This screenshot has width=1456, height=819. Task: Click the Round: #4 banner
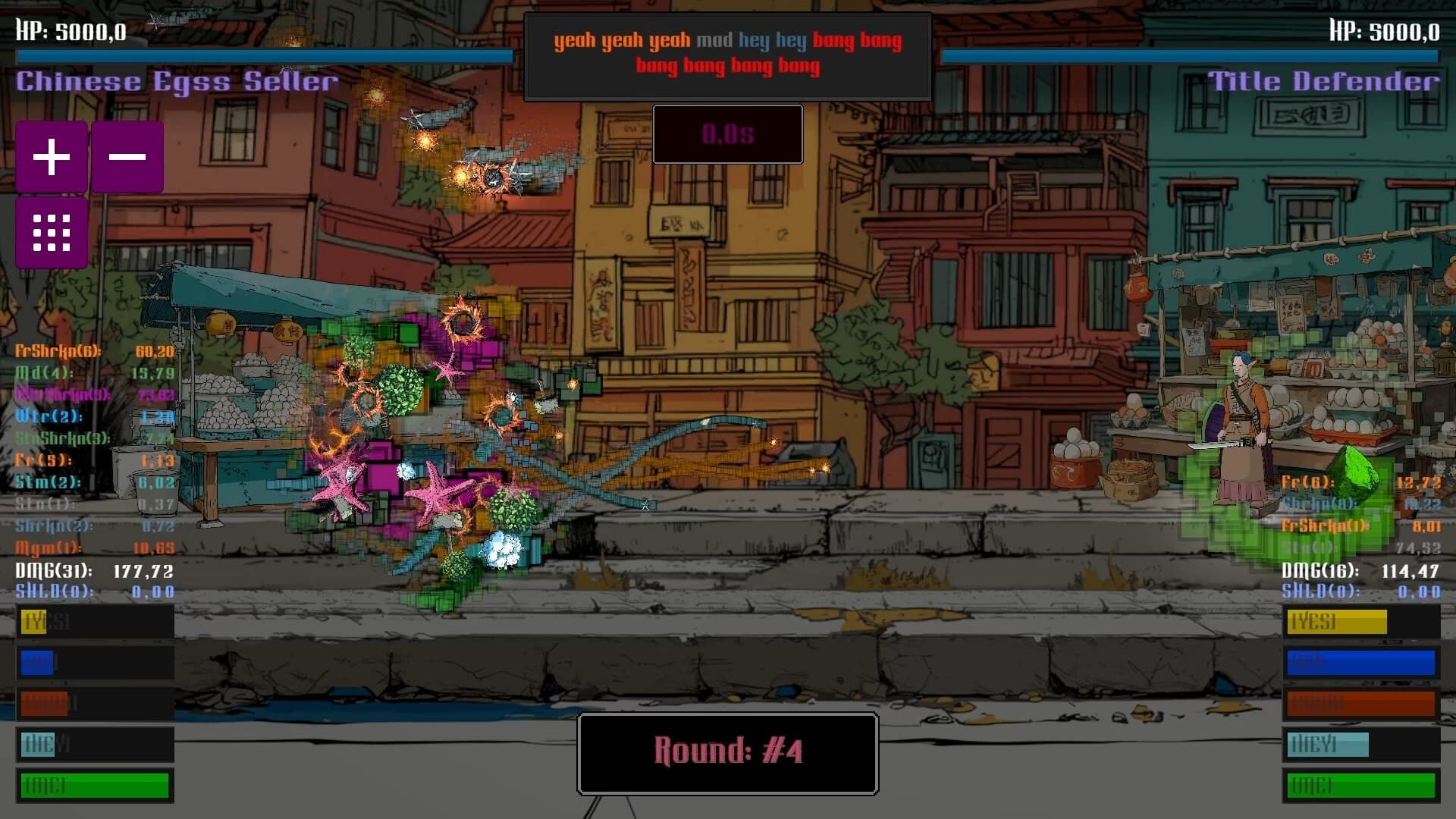pyautogui.click(x=727, y=753)
